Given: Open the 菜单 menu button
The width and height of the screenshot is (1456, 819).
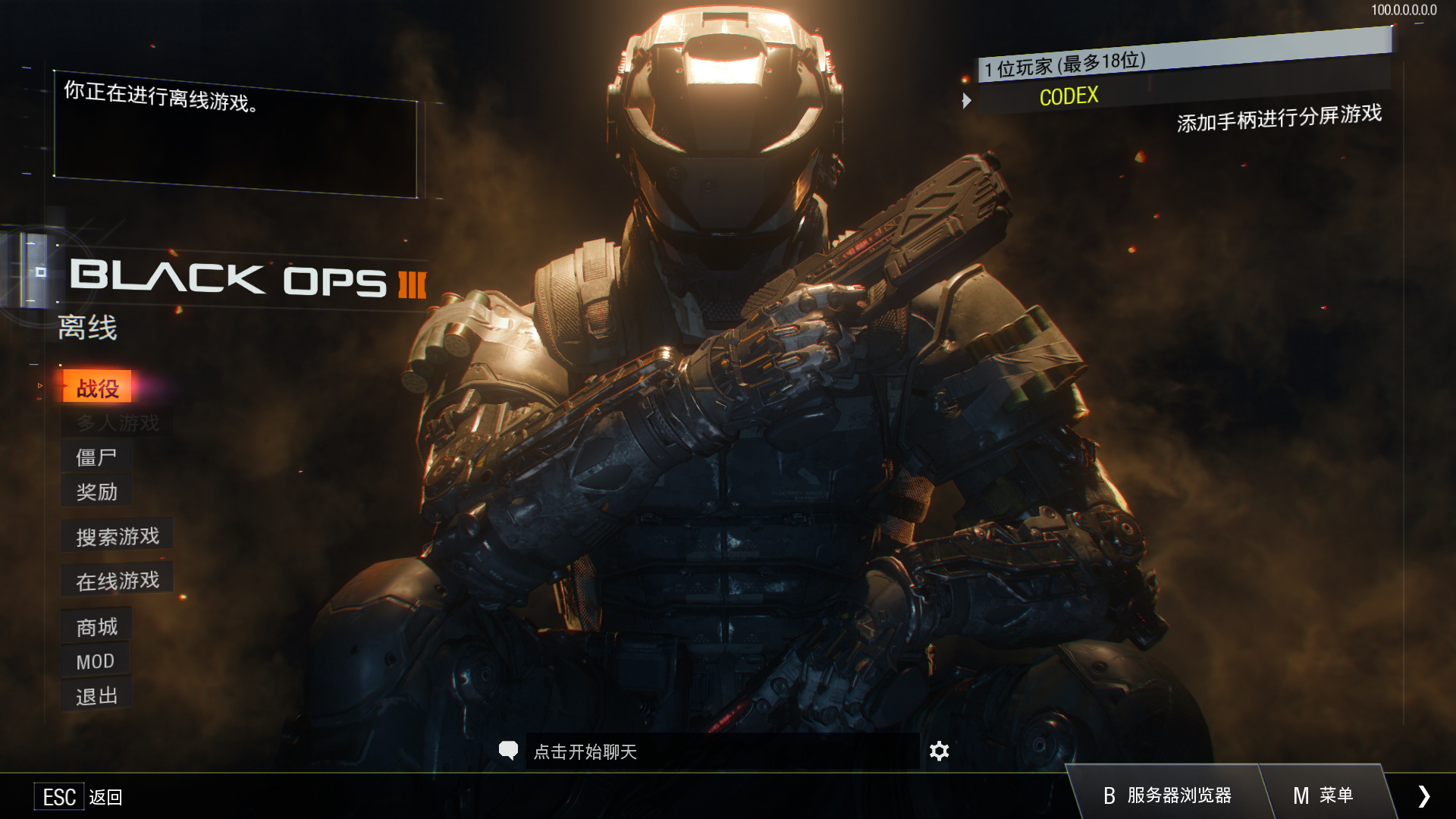Looking at the screenshot, I should (x=1323, y=795).
